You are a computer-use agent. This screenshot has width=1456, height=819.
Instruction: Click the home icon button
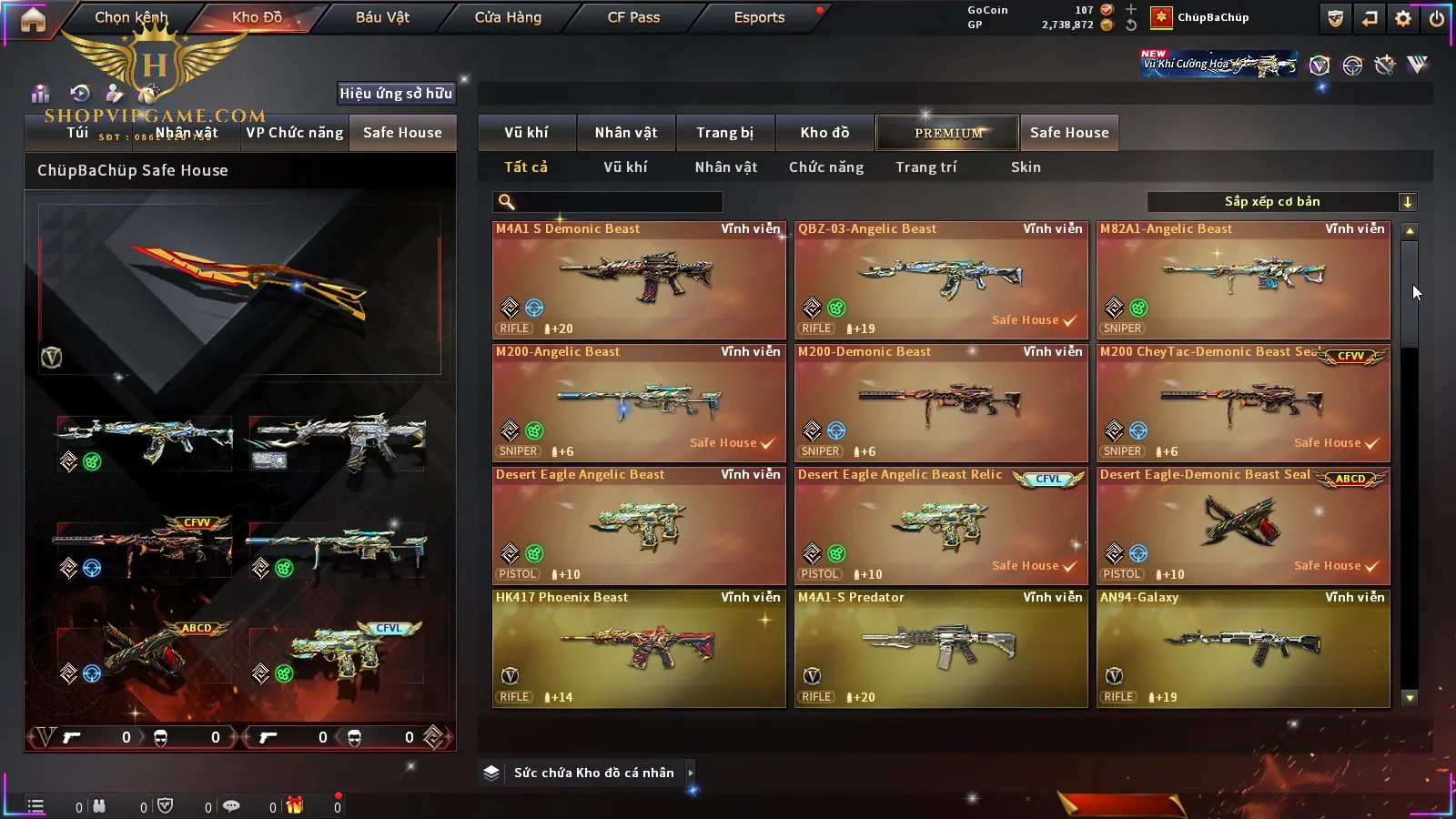(x=33, y=19)
